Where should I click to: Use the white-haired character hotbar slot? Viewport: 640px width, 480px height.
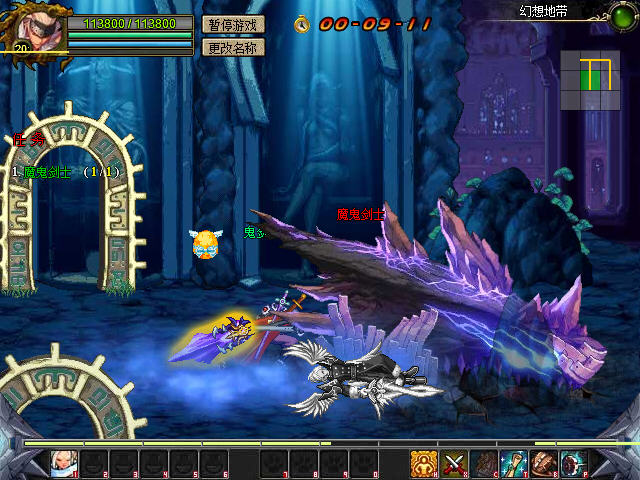(65, 463)
